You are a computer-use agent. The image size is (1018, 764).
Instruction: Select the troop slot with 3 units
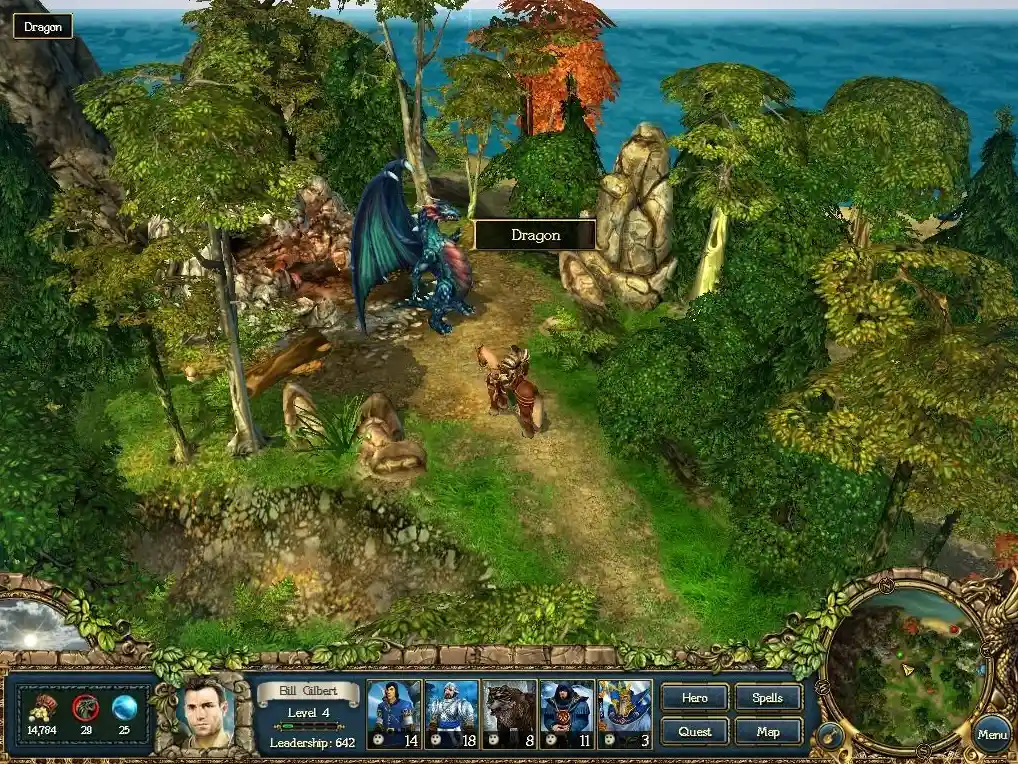coord(625,714)
